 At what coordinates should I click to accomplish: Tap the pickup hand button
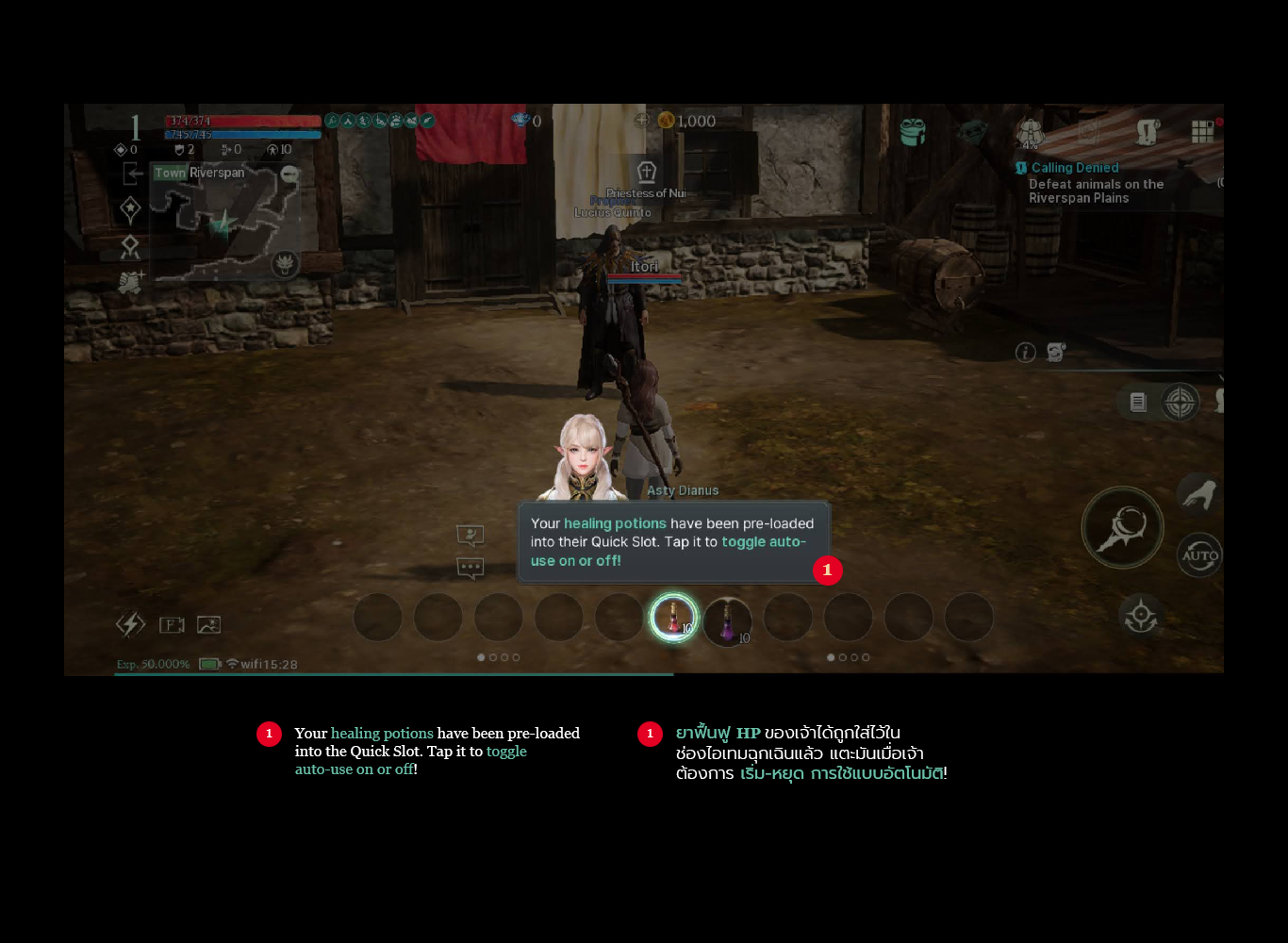1198,494
